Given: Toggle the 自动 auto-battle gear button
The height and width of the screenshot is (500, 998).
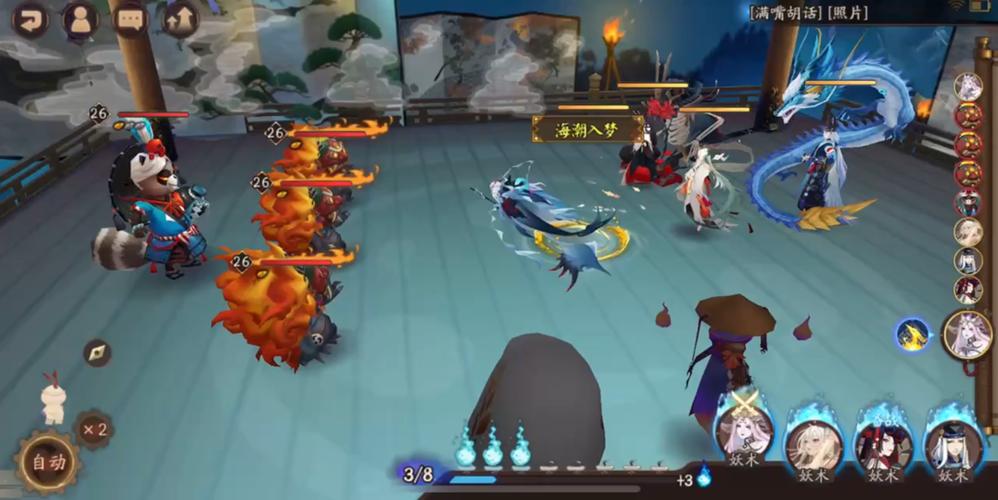Looking at the screenshot, I should tap(47, 462).
